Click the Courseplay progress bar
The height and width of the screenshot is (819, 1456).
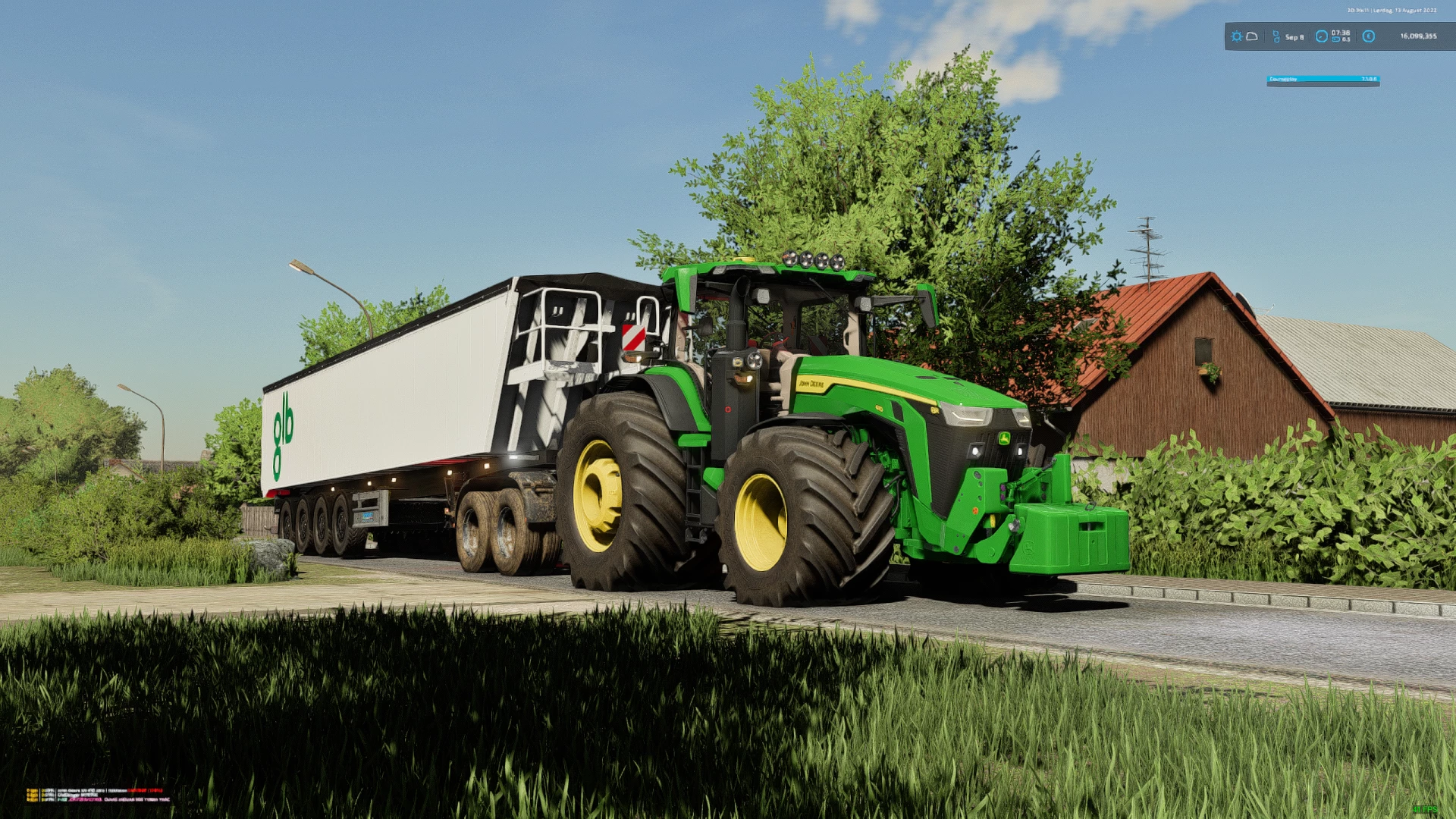pyautogui.click(x=1323, y=80)
